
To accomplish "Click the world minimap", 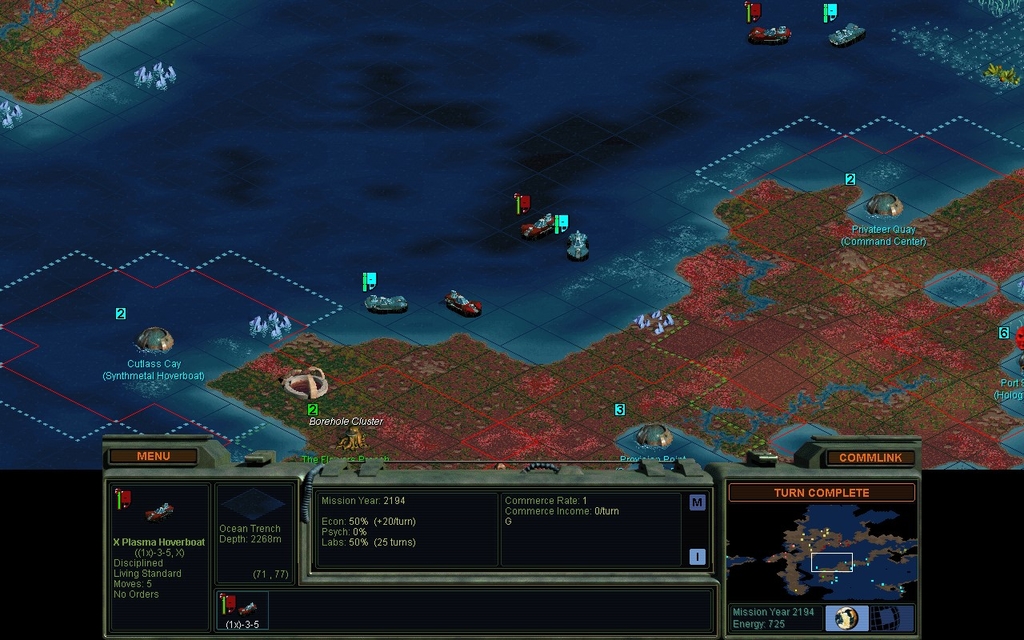I will pos(820,551).
